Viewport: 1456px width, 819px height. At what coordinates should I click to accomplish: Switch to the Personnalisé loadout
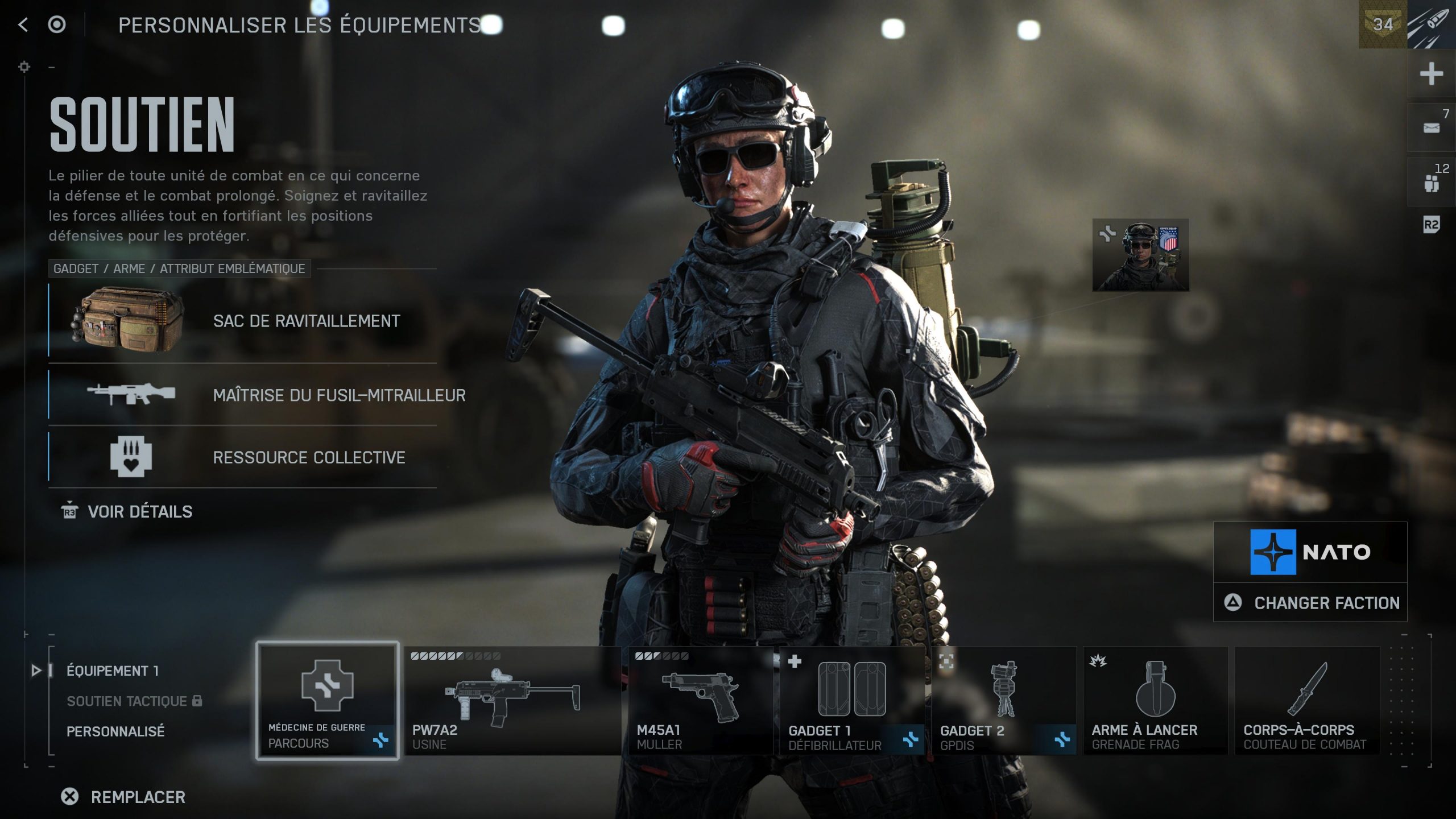[115, 731]
